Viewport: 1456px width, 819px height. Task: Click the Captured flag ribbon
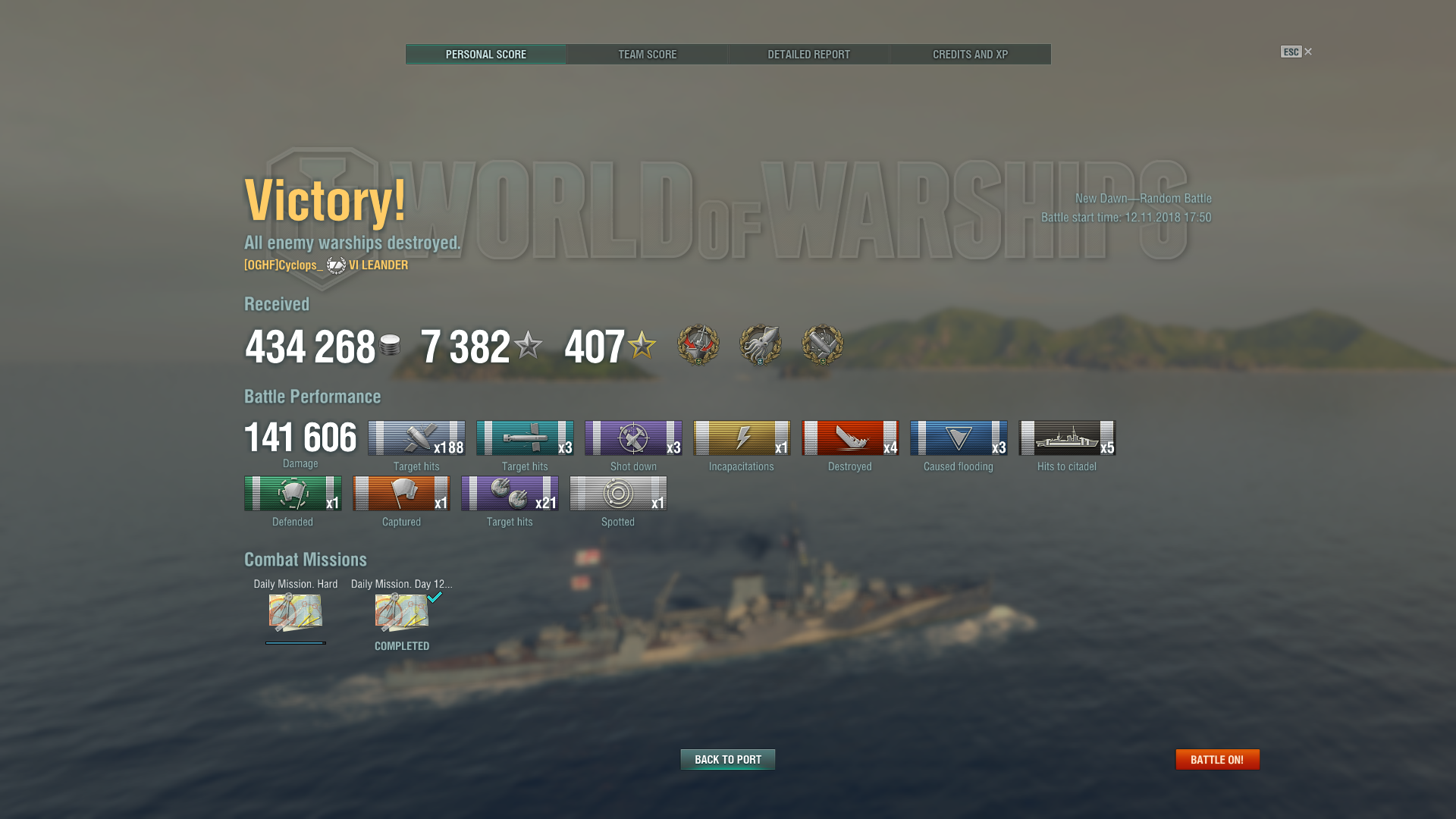401,494
